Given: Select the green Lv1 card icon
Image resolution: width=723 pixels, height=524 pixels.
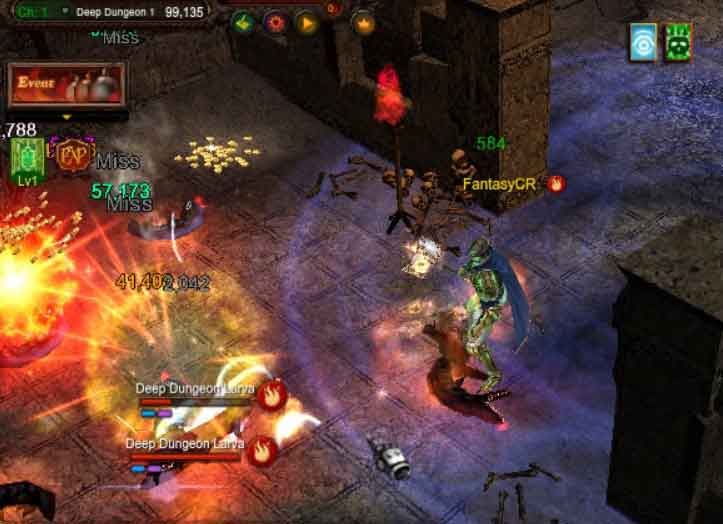Looking at the screenshot, I should coord(26,159).
